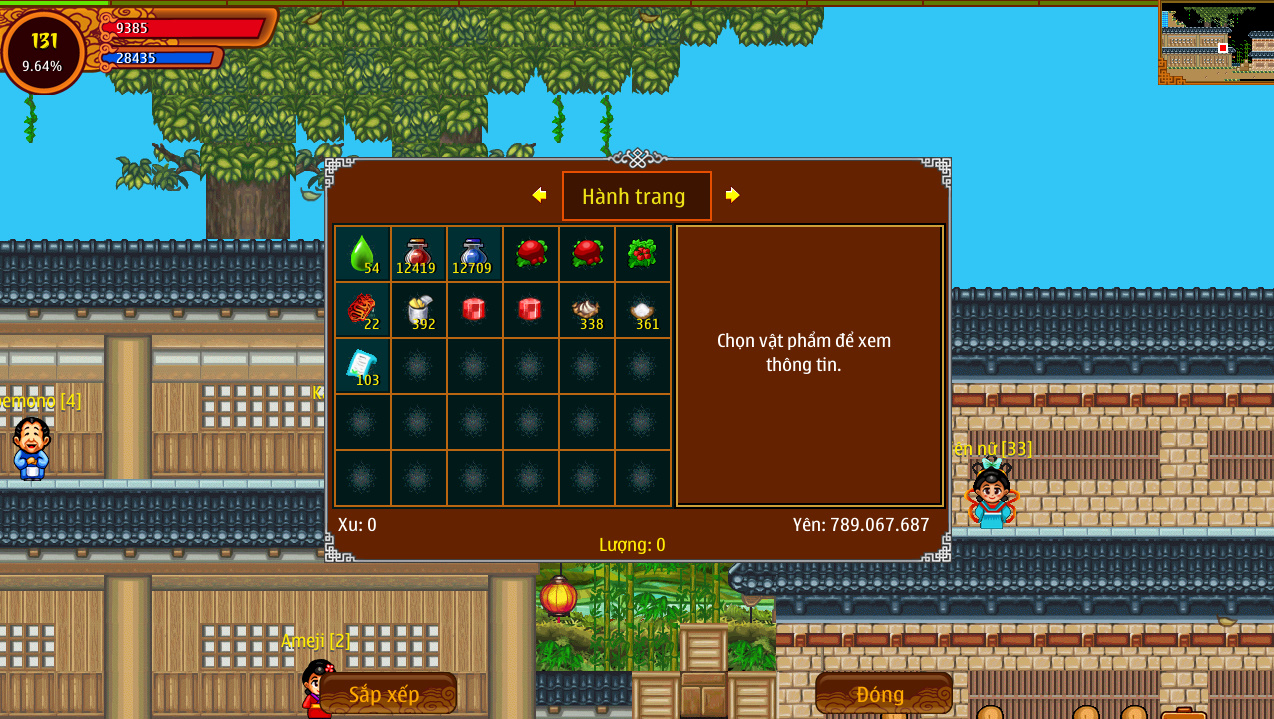Select the red berries on green leaves item
Screen dimensions: 1274x719
642,254
